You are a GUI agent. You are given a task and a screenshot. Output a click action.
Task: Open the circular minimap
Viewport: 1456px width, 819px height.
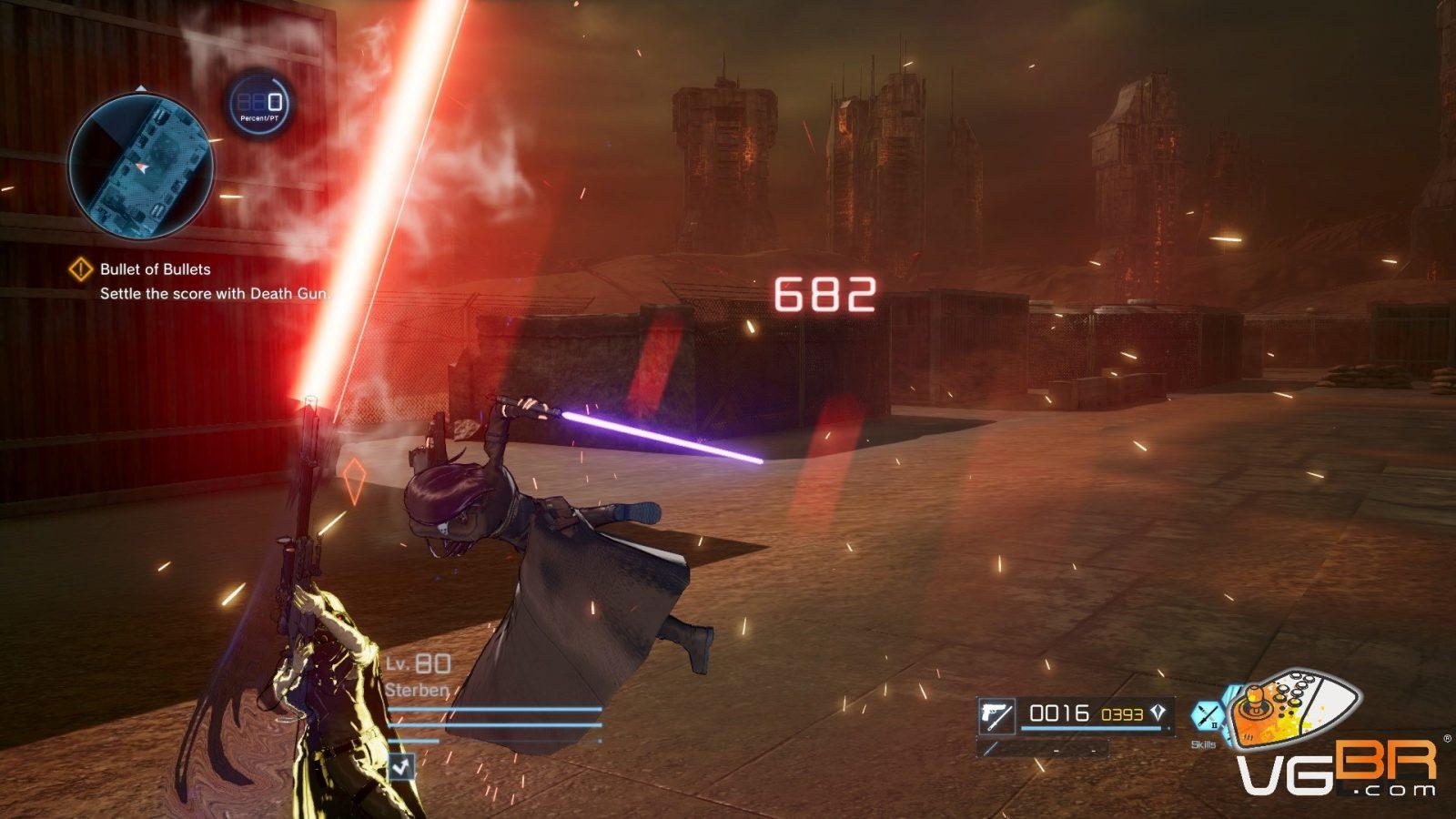coord(141,167)
